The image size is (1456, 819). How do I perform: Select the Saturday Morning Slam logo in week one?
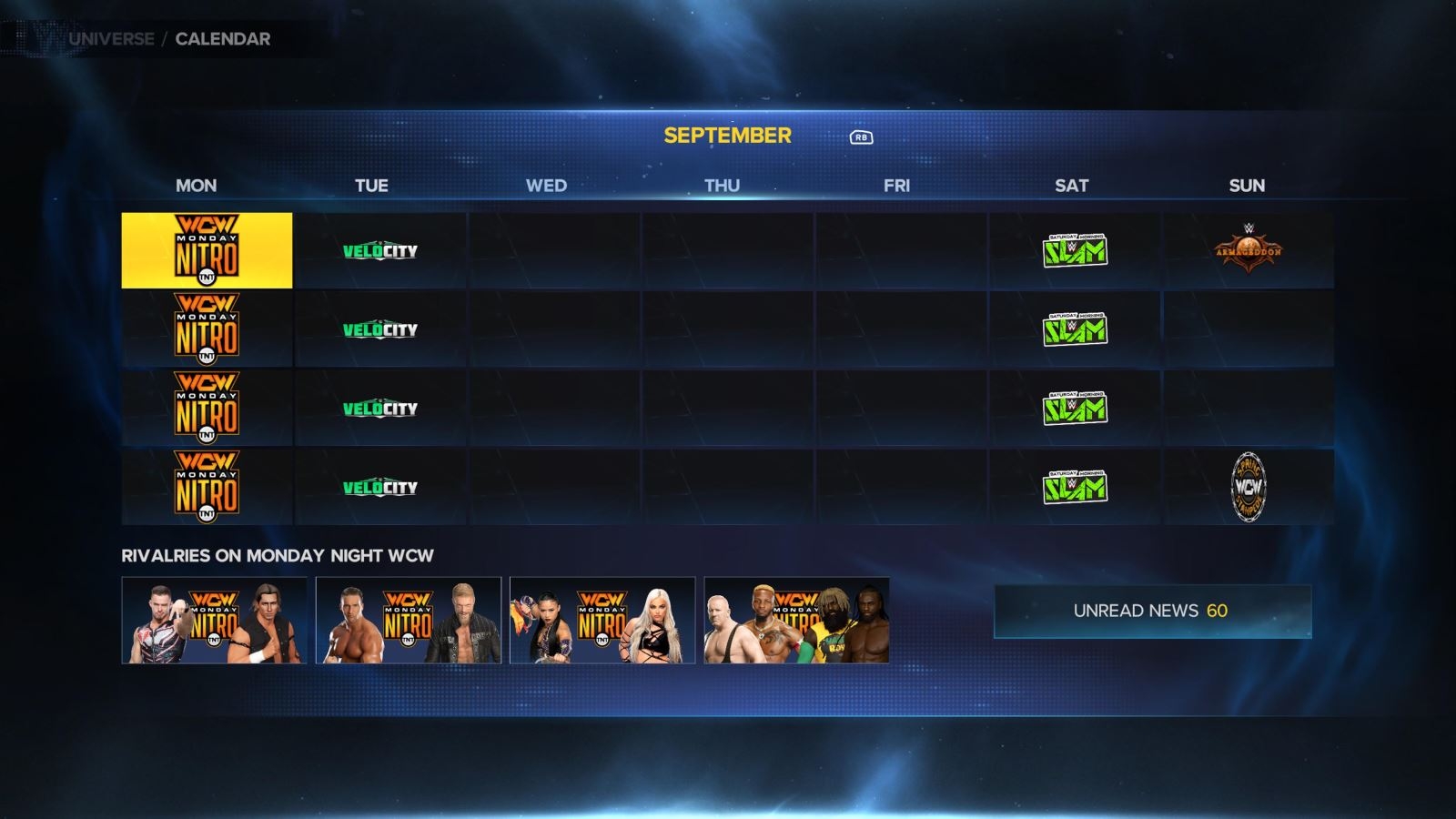[x=1075, y=250]
